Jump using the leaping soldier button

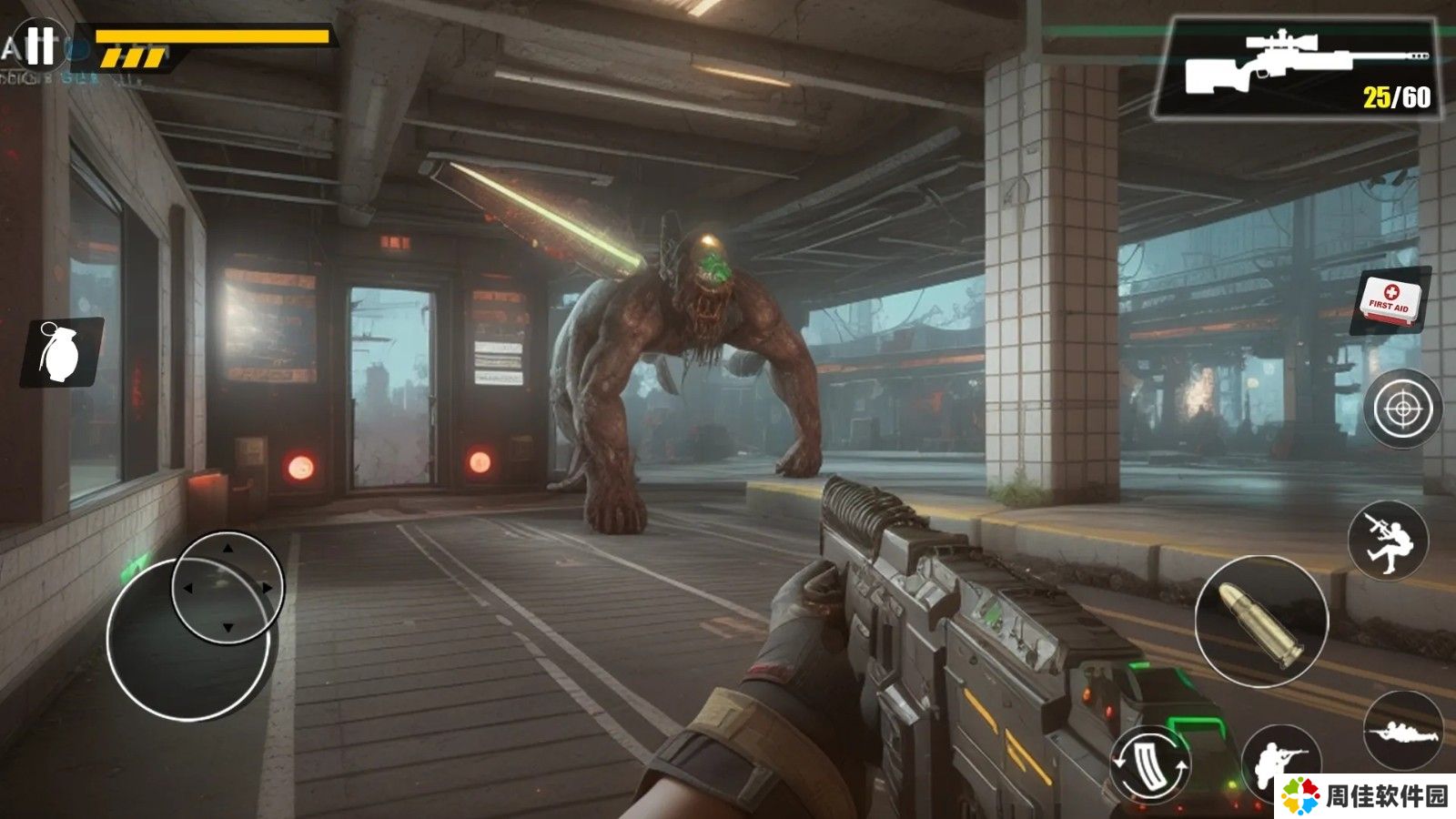pyautogui.click(x=1388, y=541)
